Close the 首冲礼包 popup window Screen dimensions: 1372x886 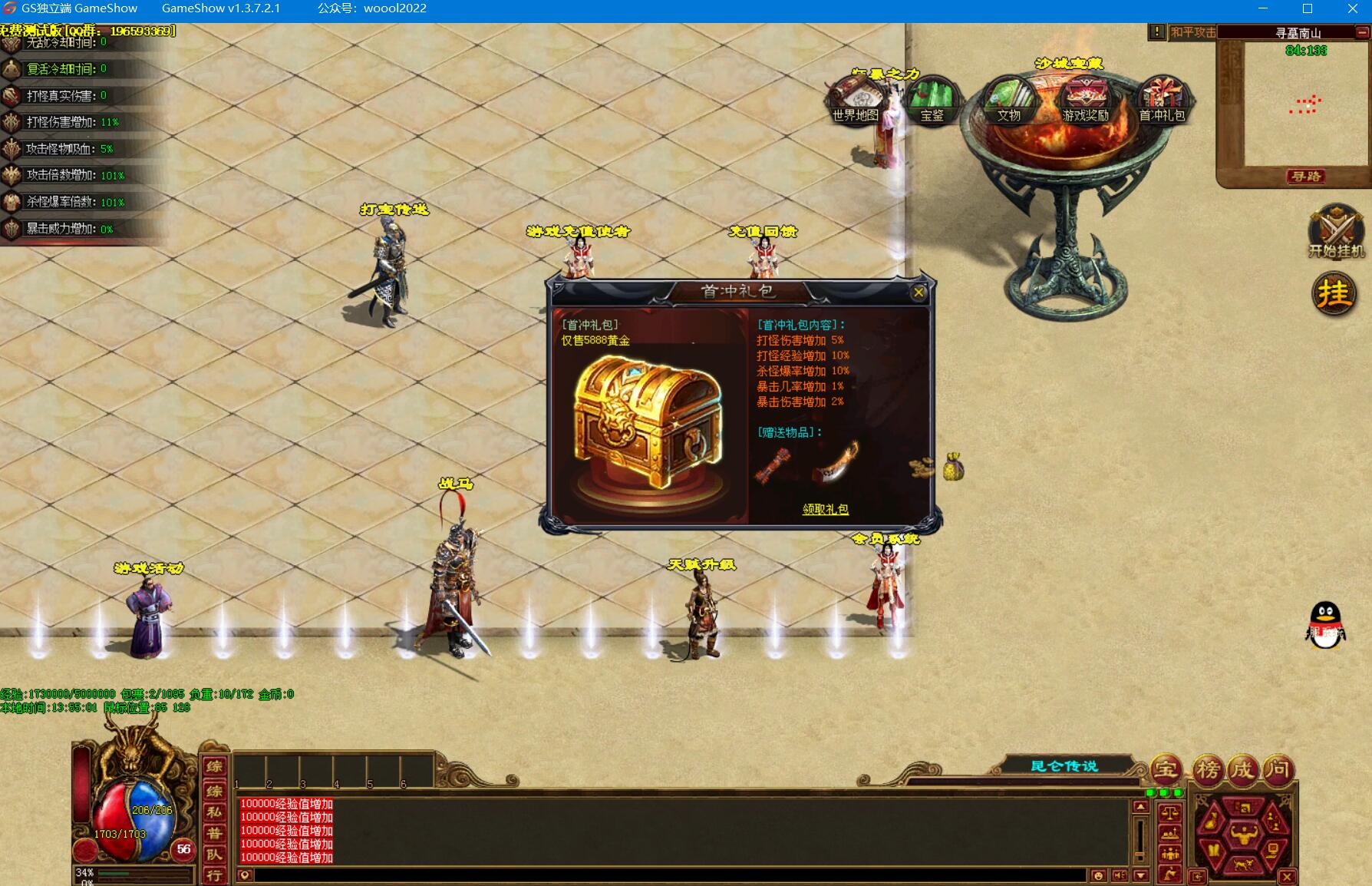(918, 292)
